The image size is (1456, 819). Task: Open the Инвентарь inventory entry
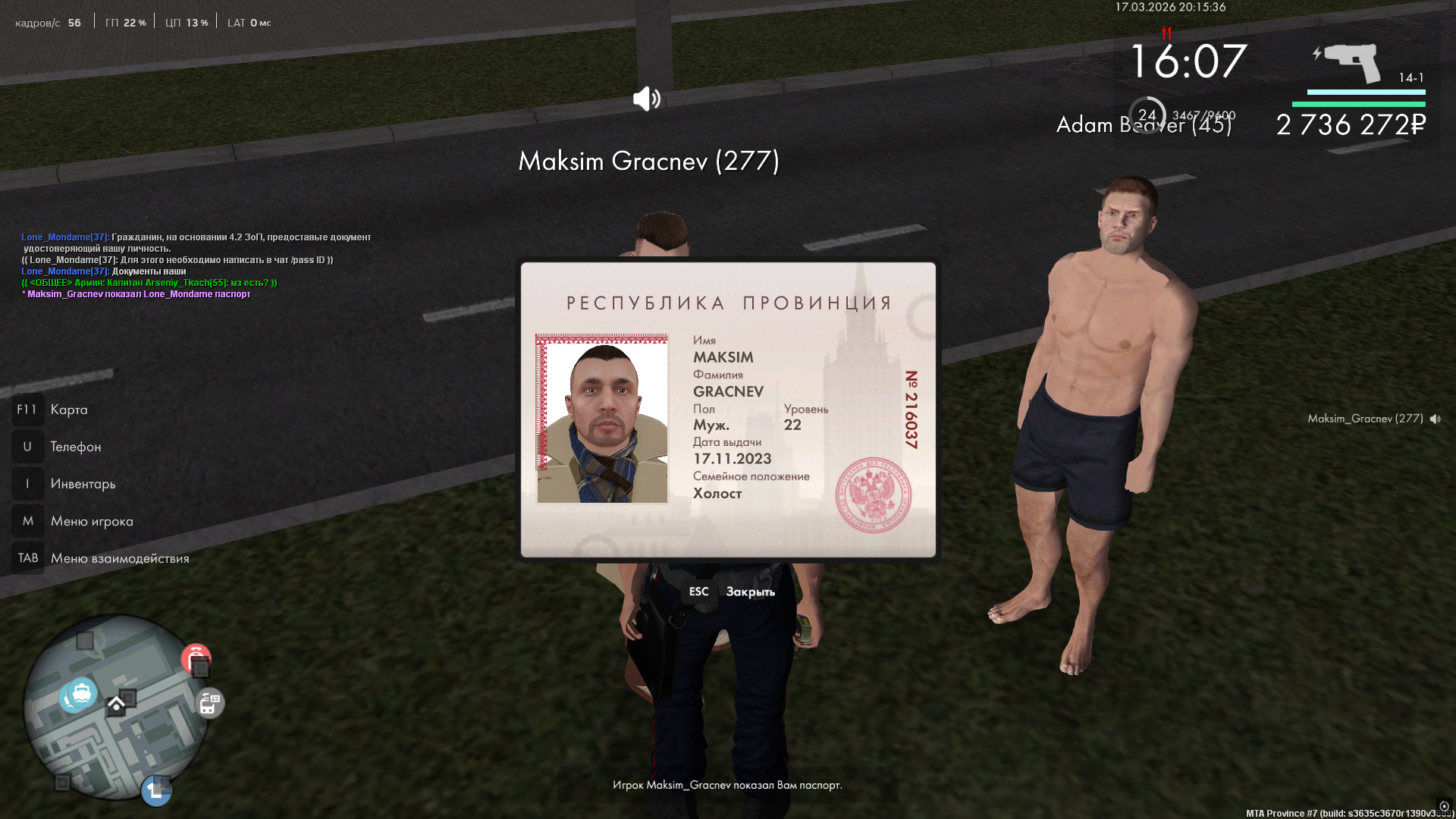tap(83, 484)
